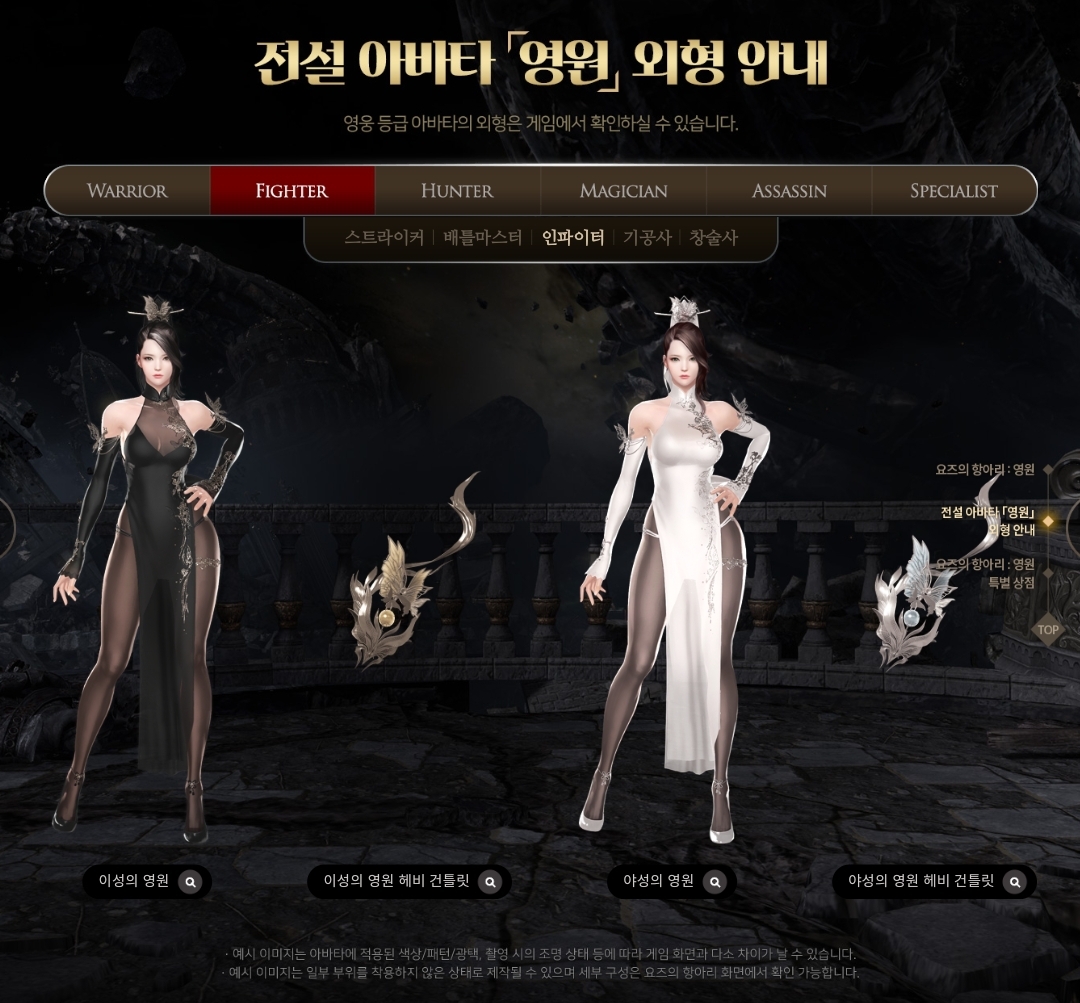Choose the Magician class tab
1080x1003 pixels.
[623, 190]
